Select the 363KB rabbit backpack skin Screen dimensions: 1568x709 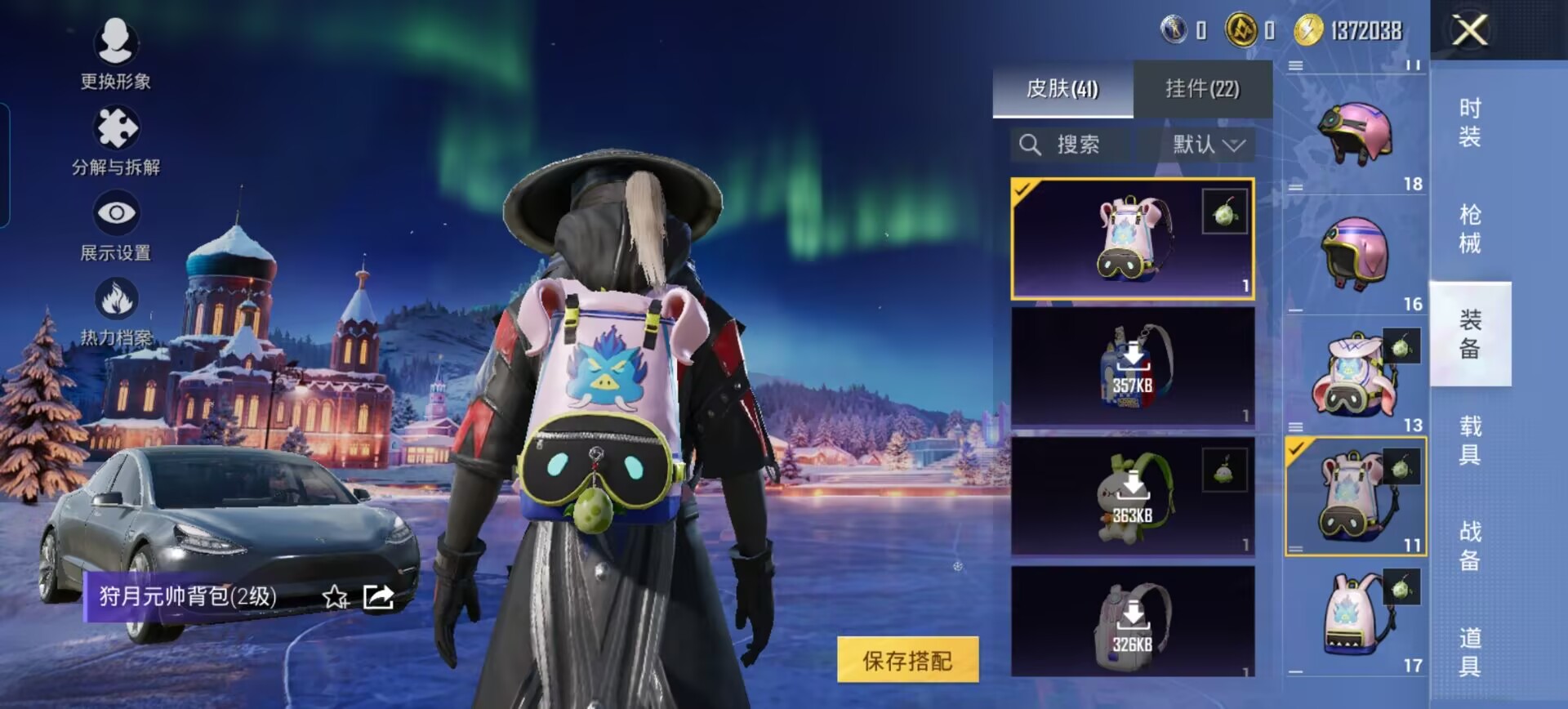(x=1133, y=497)
